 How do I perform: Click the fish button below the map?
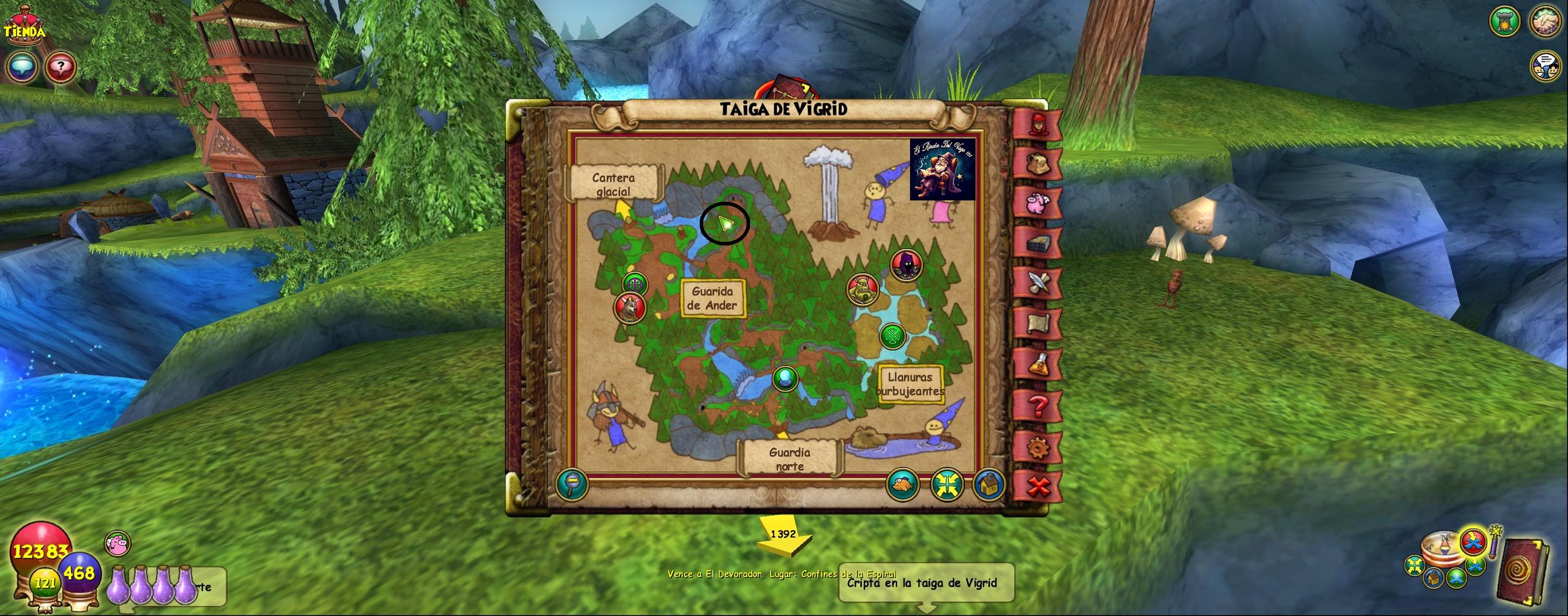click(x=903, y=484)
